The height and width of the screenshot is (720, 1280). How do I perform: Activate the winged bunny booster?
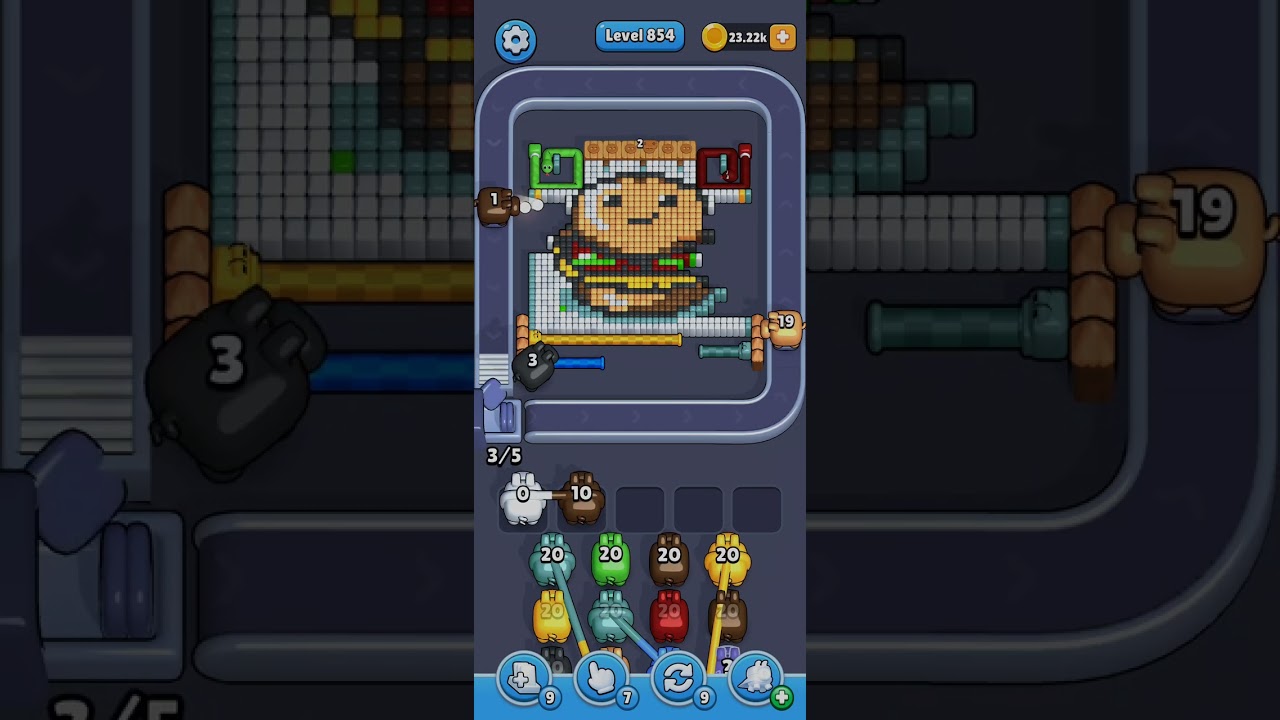click(757, 679)
